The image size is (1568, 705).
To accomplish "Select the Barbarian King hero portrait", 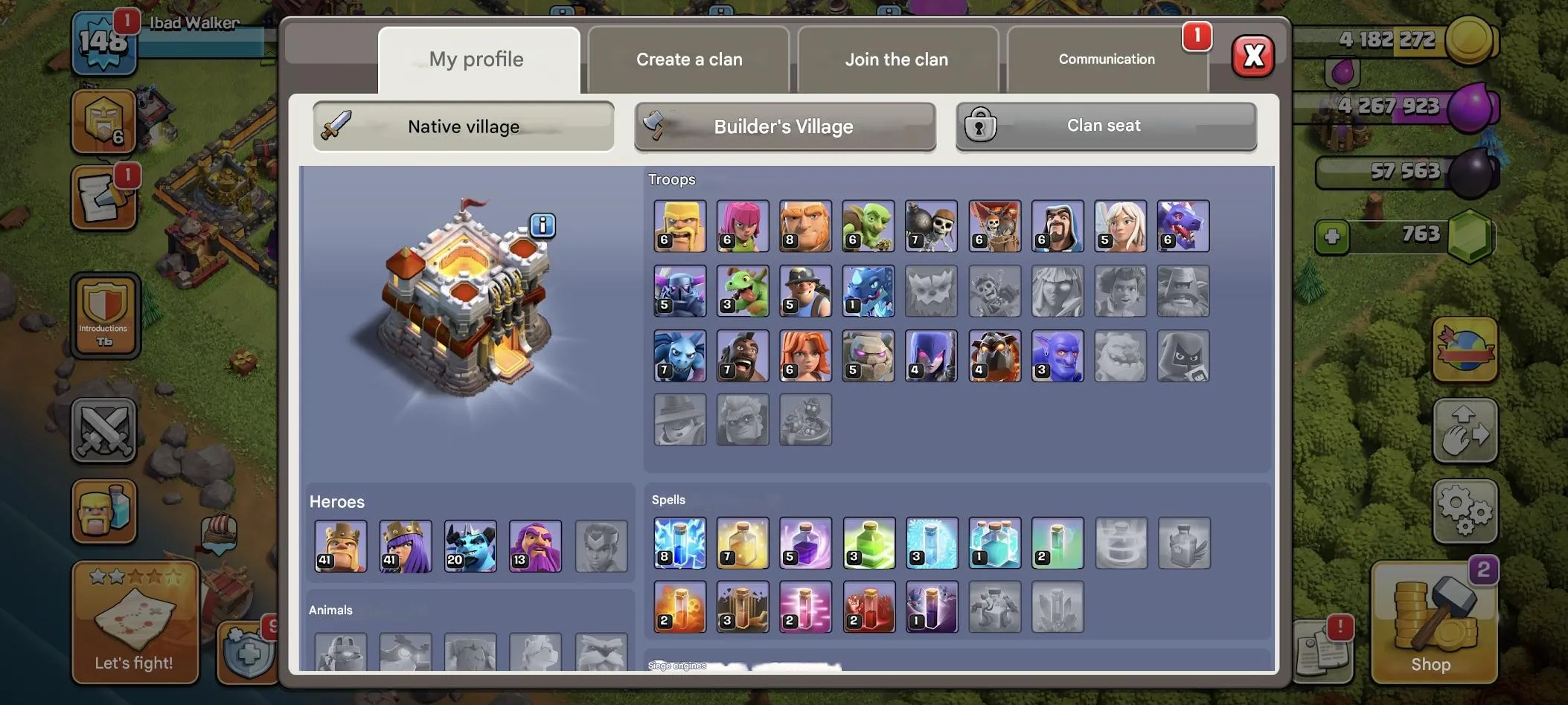I will coord(342,547).
